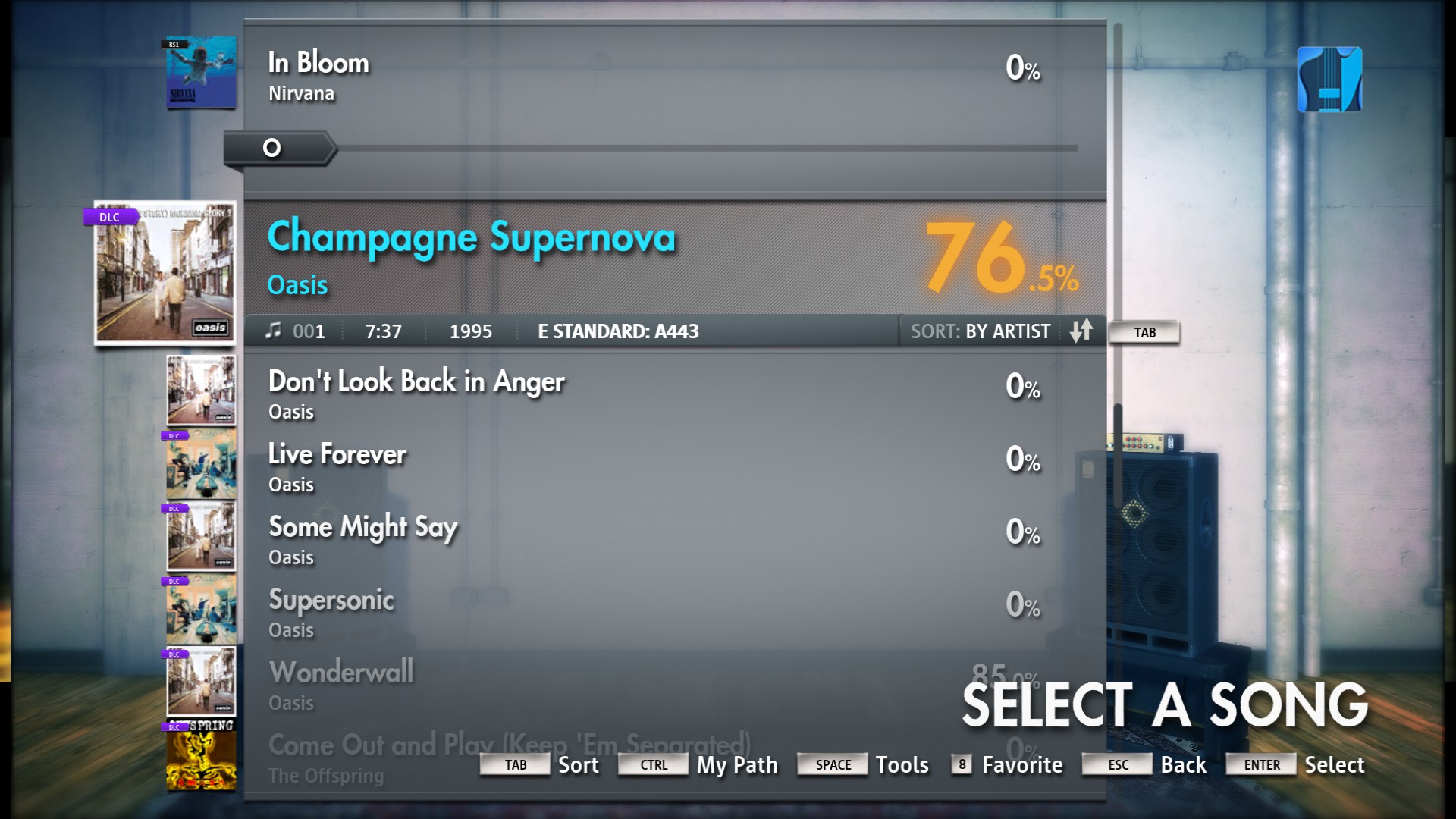Open Tools using the SPACE option
Viewport: 1456px width, 819px height.
[x=832, y=765]
